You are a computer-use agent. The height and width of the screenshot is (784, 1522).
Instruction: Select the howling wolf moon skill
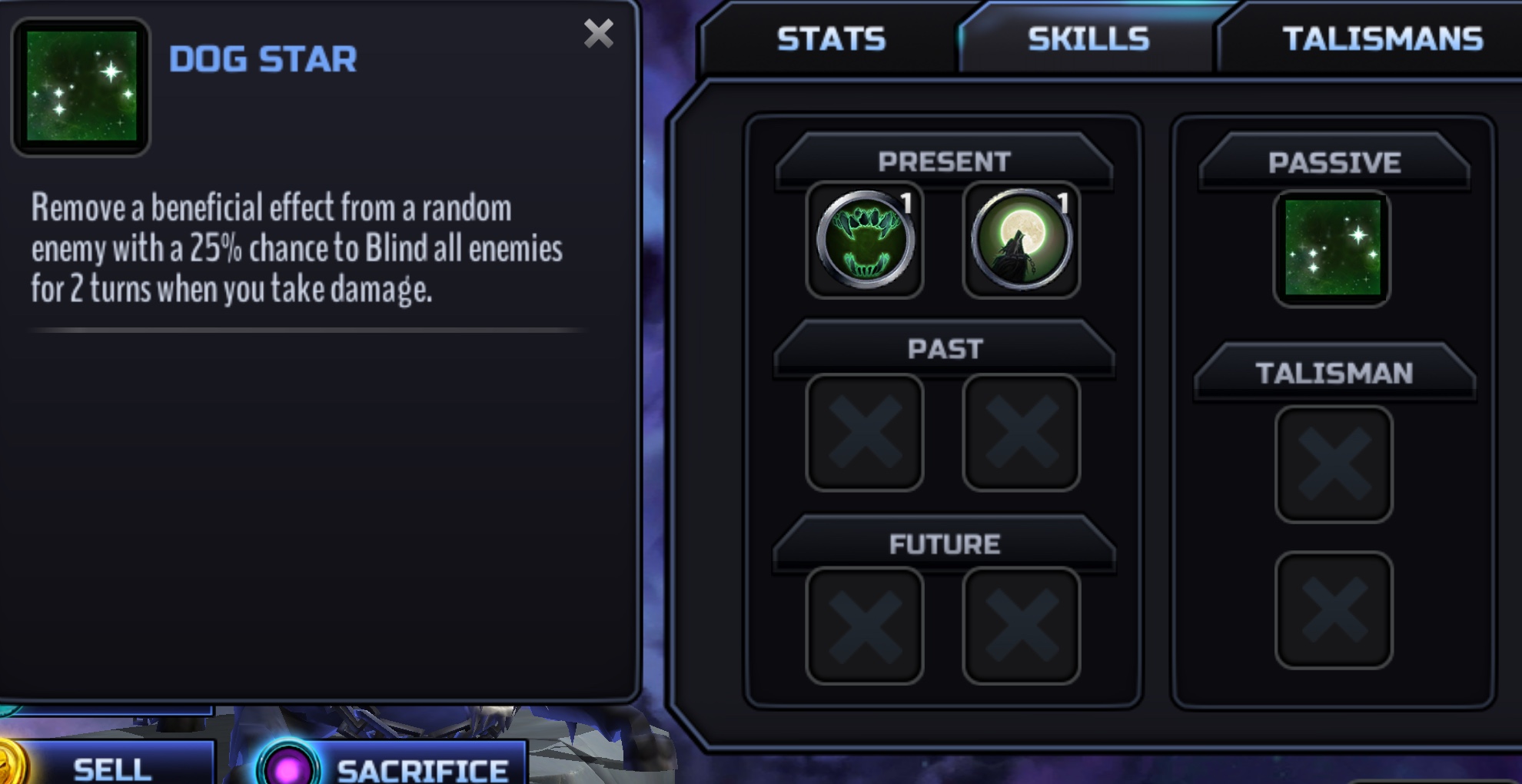[x=1021, y=241]
